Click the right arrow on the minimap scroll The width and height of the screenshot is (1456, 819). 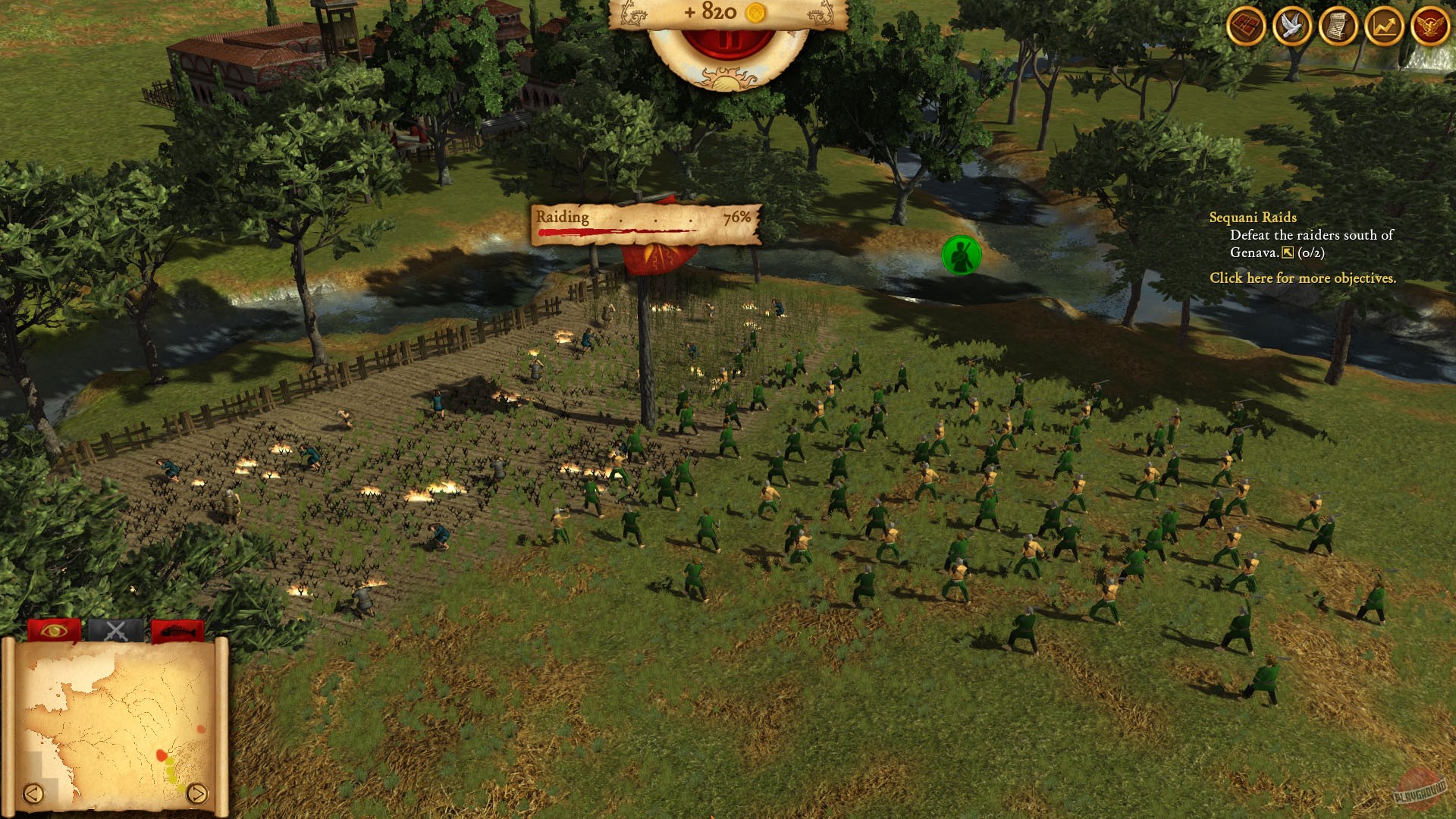click(199, 794)
